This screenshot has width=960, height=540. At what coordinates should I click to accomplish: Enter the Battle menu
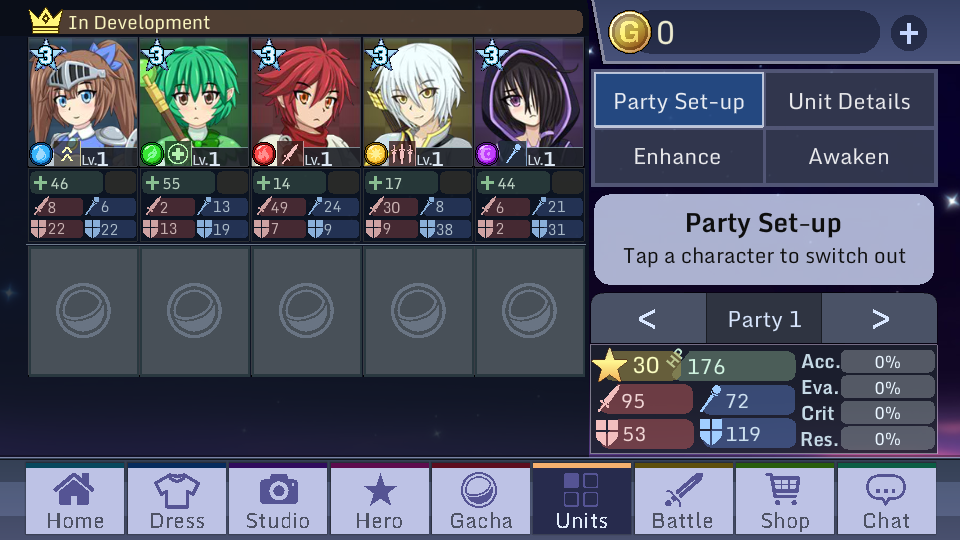pyautogui.click(x=683, y=501)
